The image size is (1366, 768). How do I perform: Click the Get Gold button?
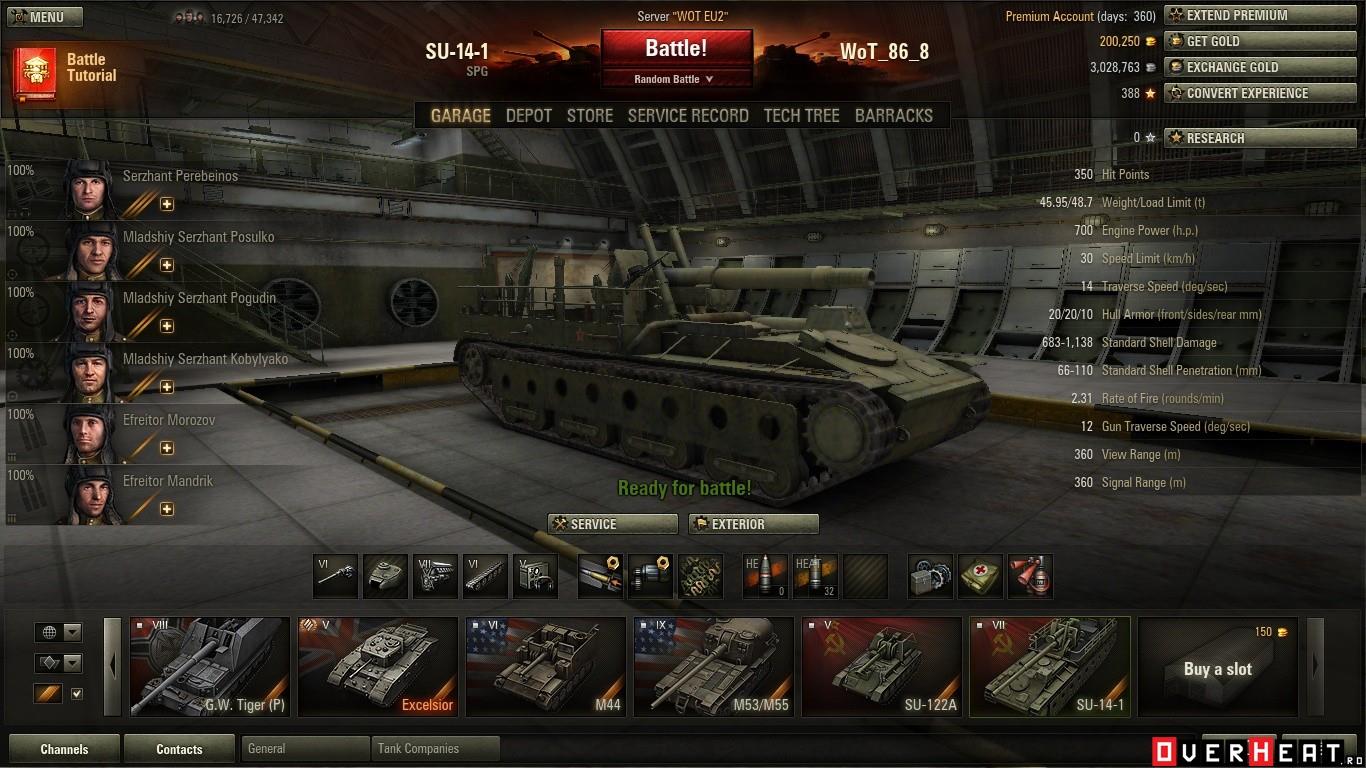(x=1246, y=42)
